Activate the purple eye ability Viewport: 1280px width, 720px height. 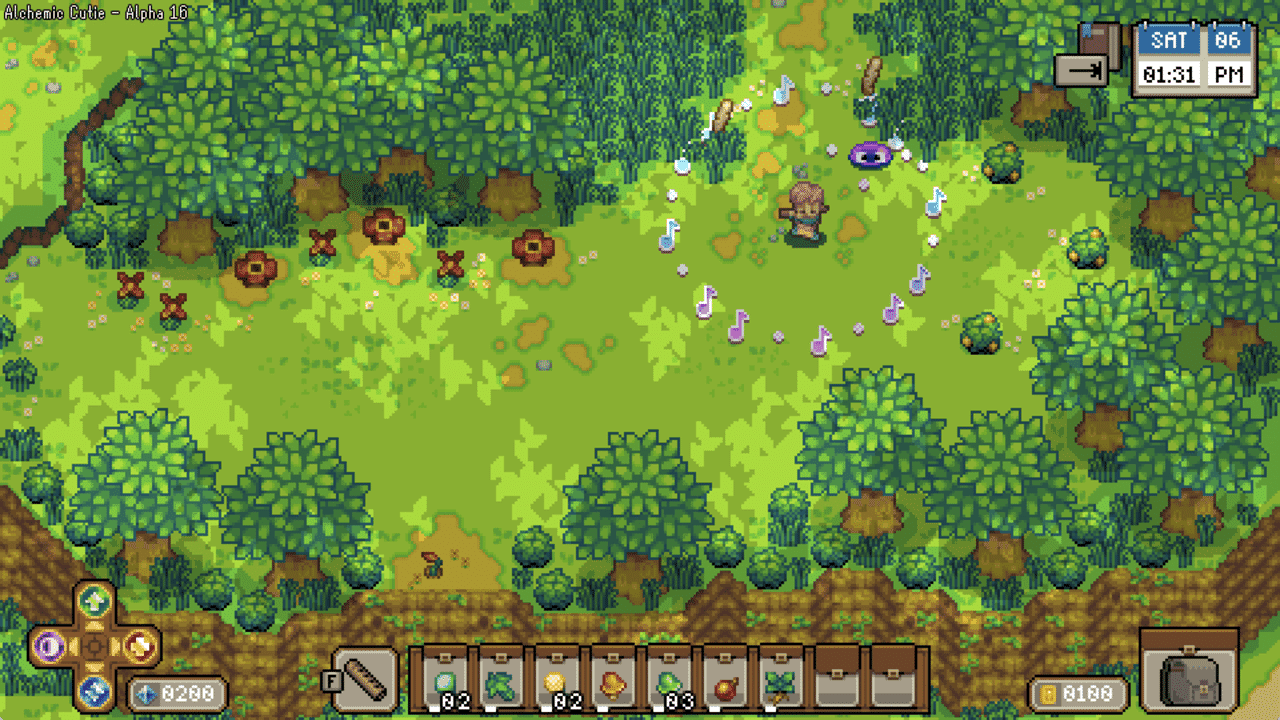coord(47,646)
